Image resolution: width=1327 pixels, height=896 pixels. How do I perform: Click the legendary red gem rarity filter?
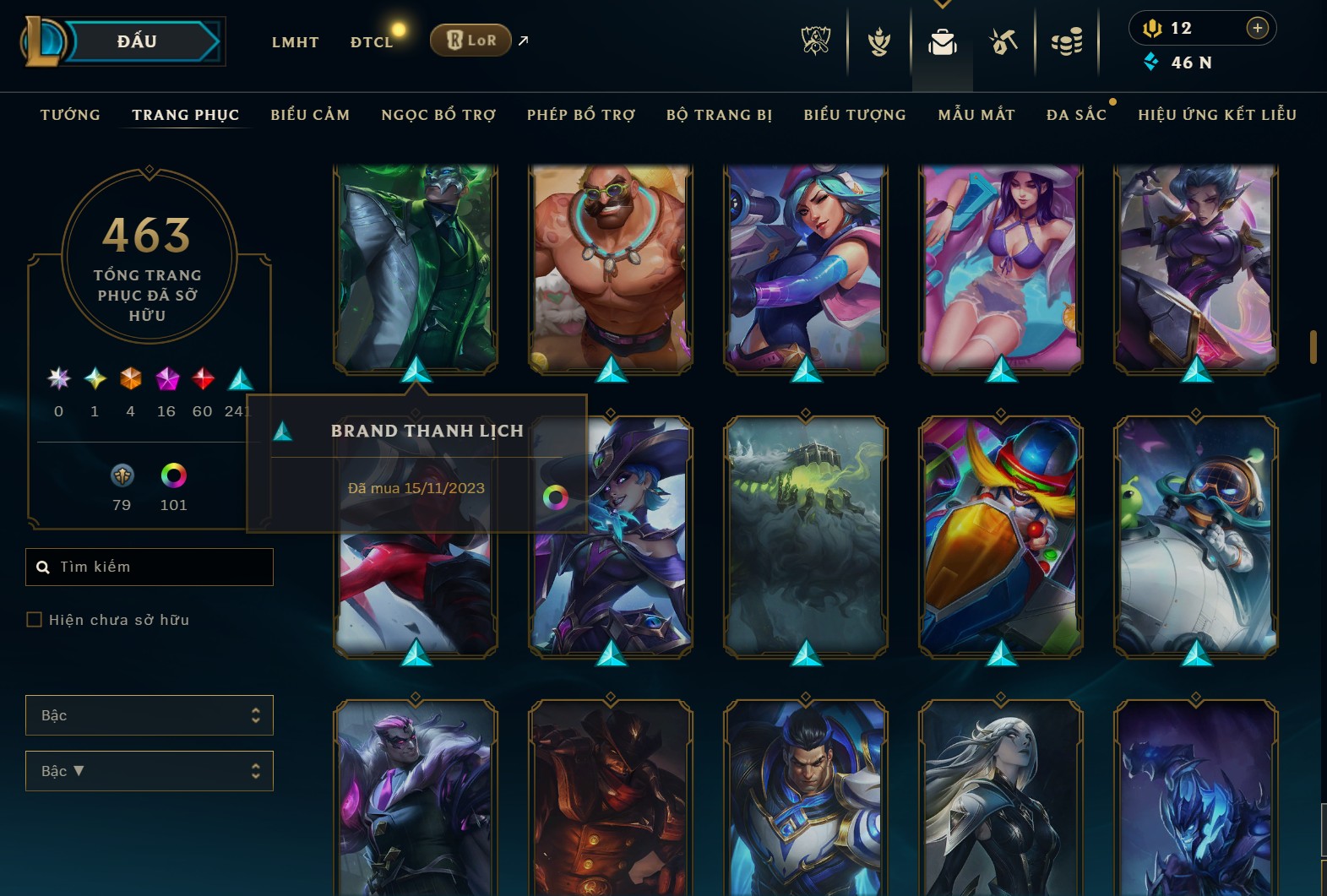[202, 378]
